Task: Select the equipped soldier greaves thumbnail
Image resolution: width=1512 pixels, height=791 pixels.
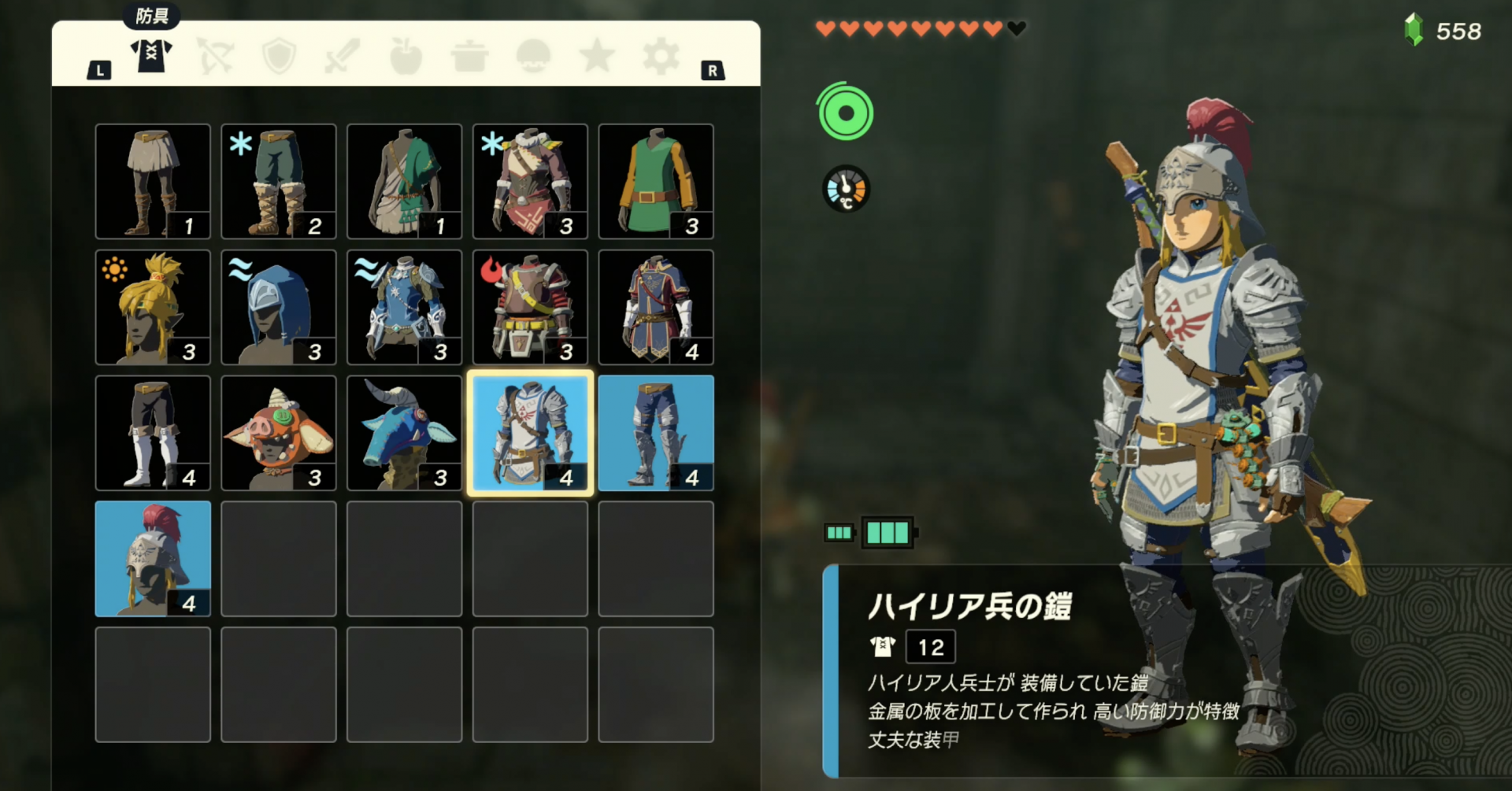Action: (x=655, y=433)
